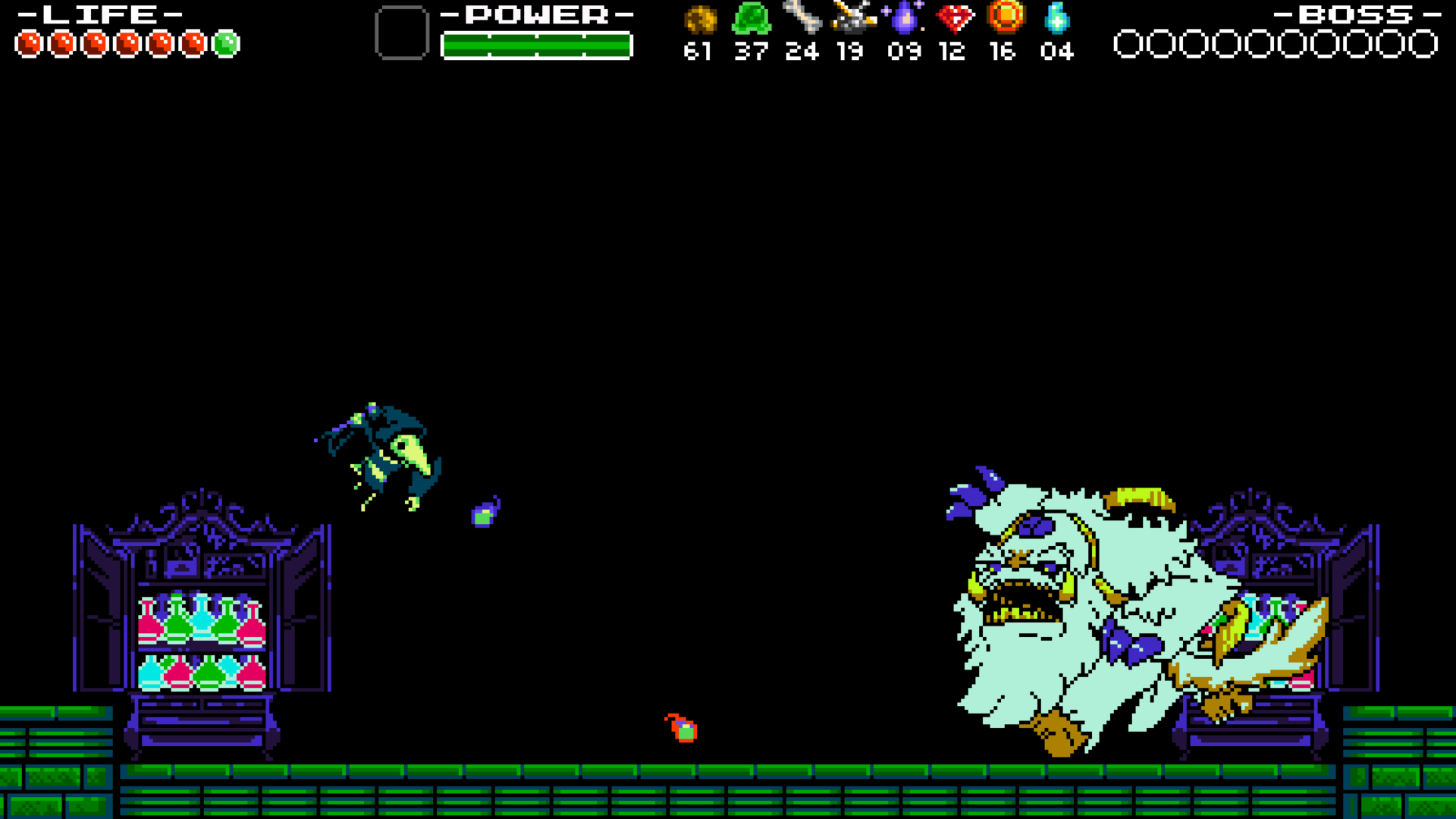Viewport: 1456px width, 819px height.
Task: Click the first red heart in LIFE row
Action: click(x=29, y=43)
